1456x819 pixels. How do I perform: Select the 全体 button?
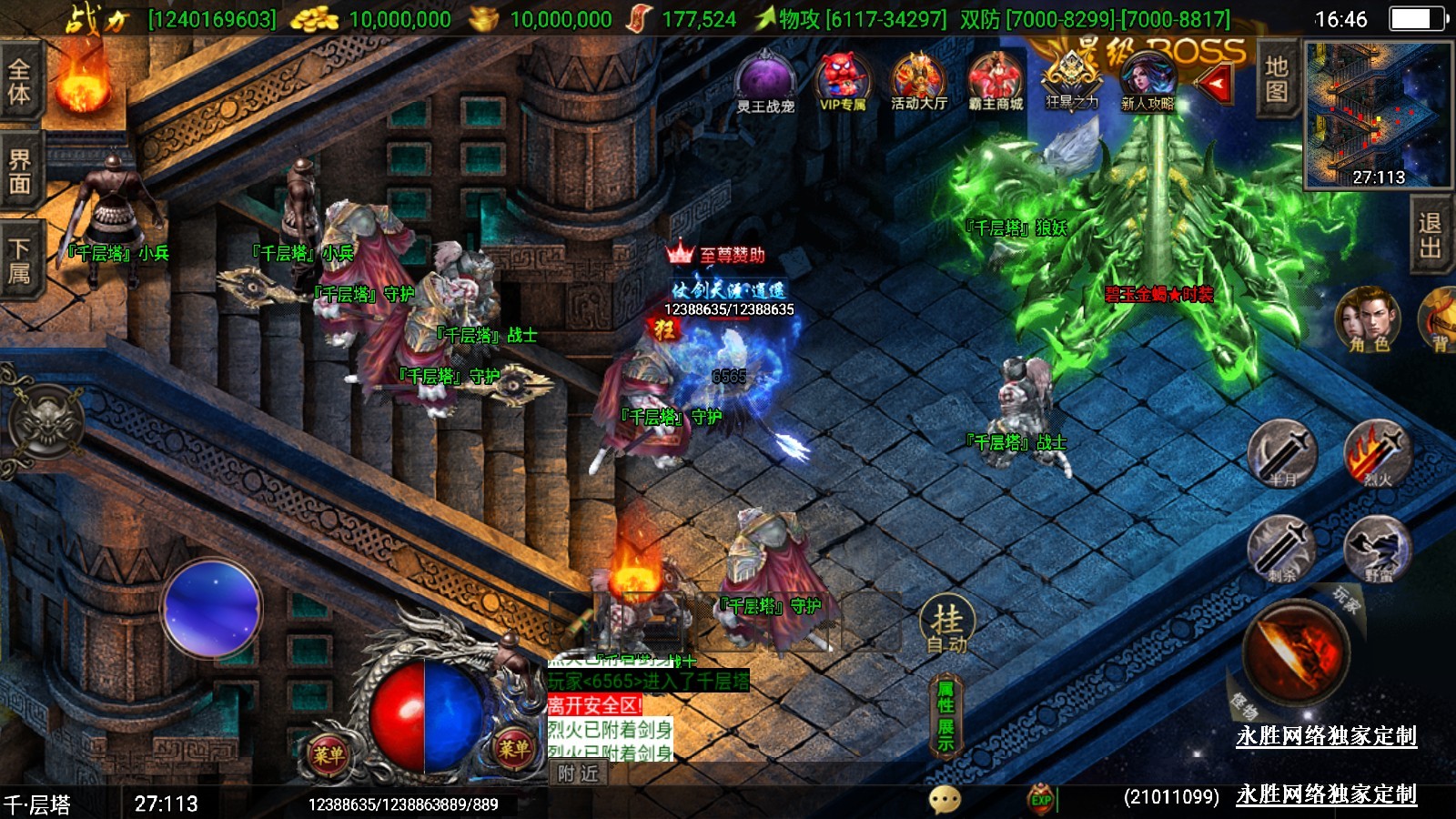tap(20, 82)
